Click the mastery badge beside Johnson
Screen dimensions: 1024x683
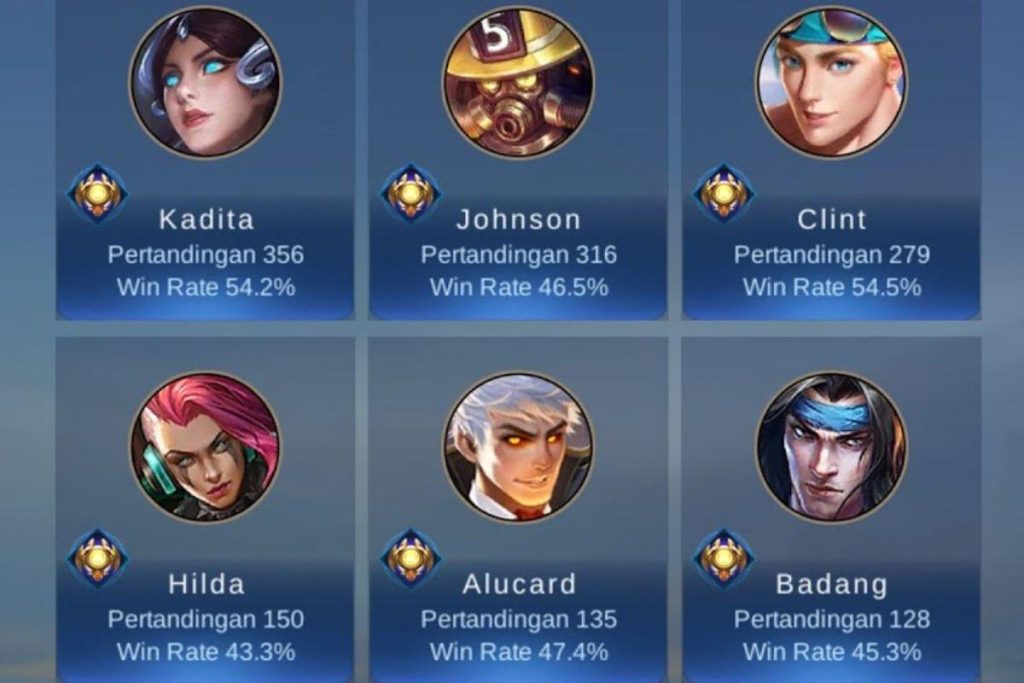pos(411,193)
